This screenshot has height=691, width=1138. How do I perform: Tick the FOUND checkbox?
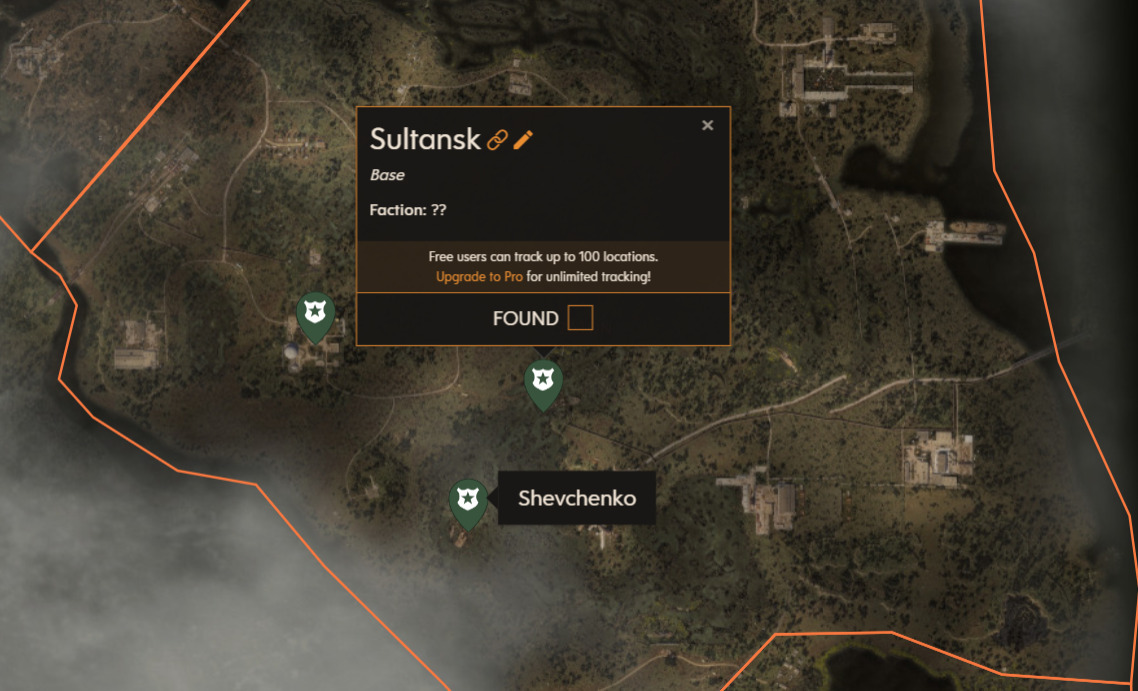click(x=580, y=318)
